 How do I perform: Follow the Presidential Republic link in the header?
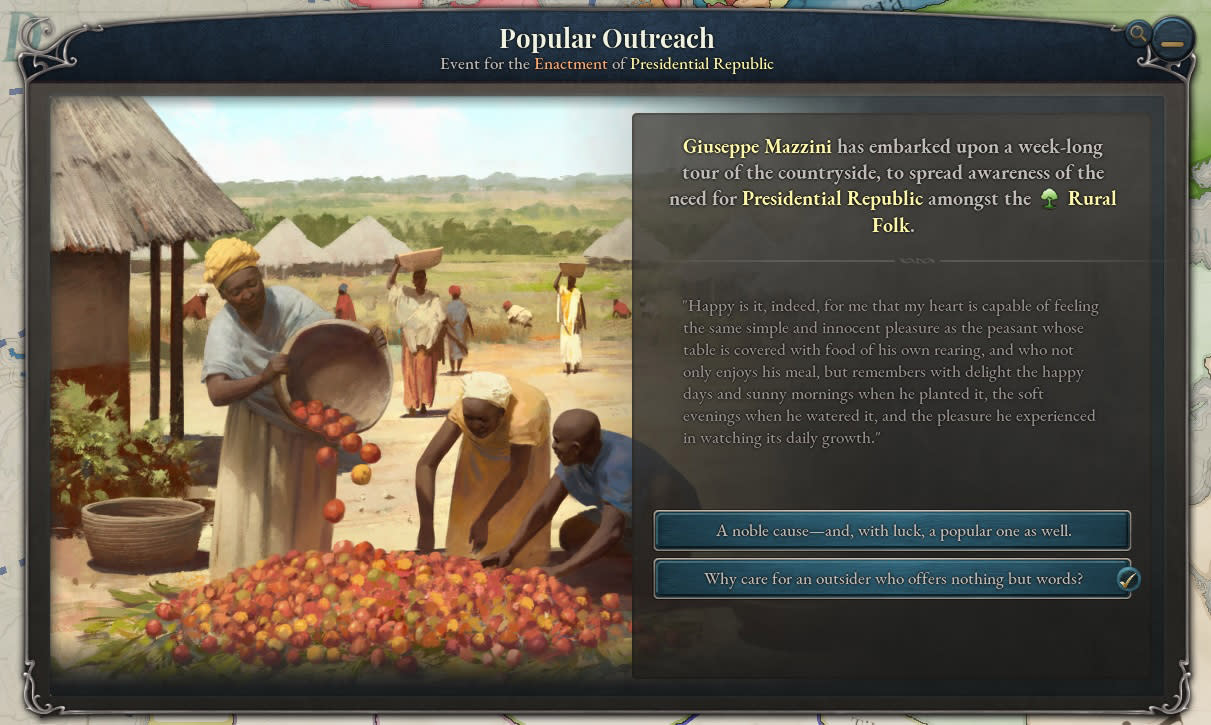point(701,64)
